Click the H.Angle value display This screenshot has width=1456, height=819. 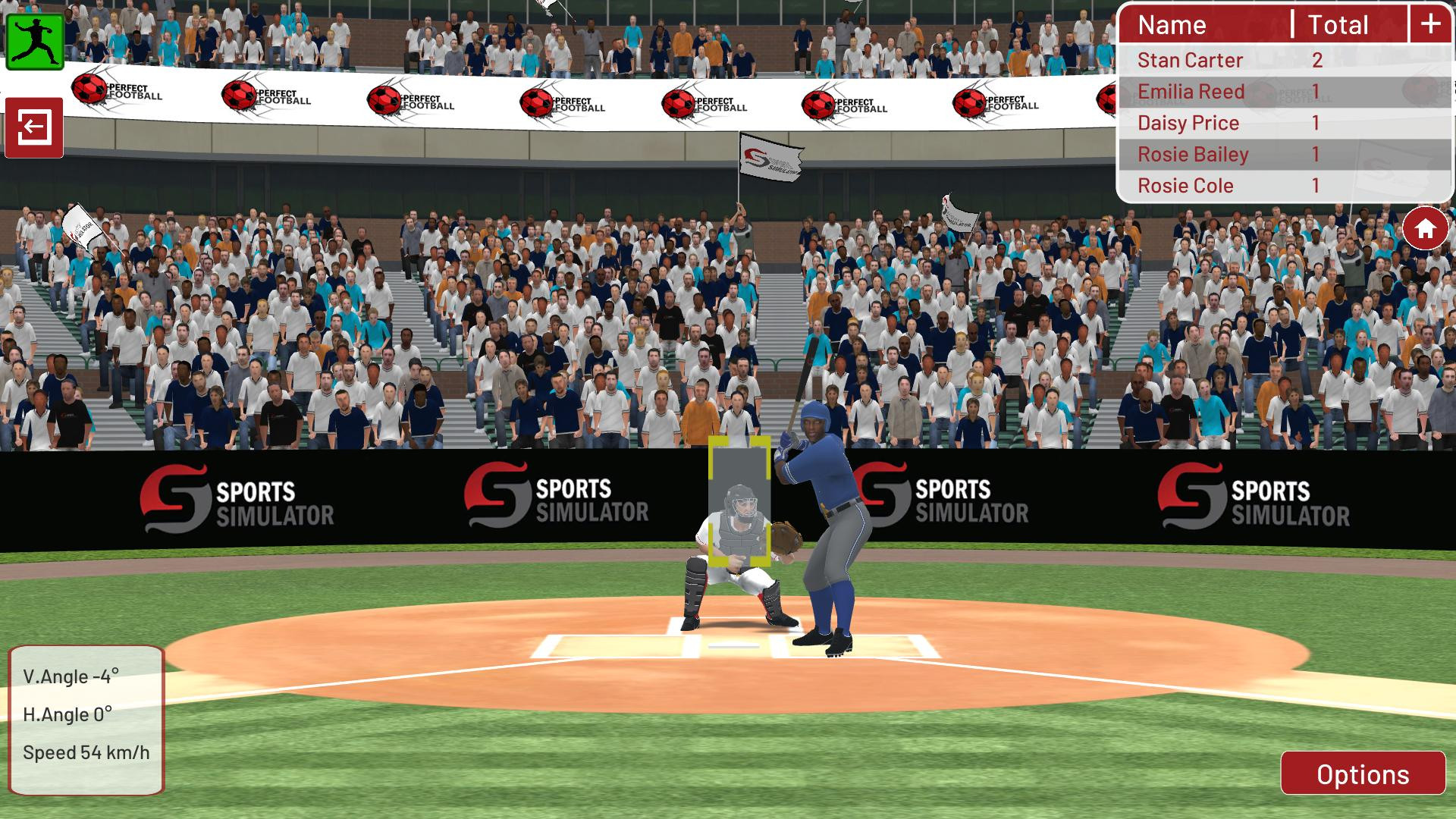tap(68, 714)
